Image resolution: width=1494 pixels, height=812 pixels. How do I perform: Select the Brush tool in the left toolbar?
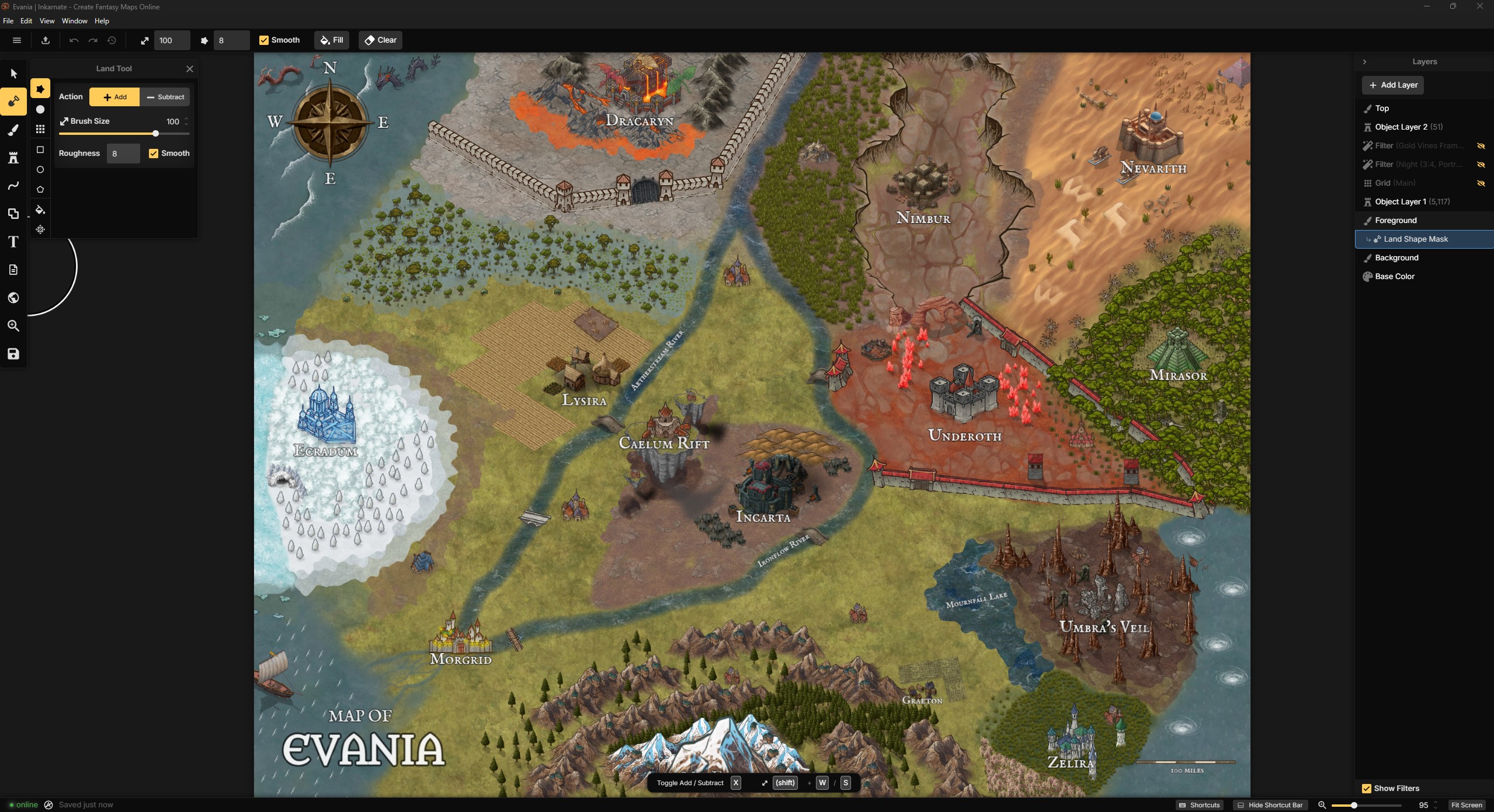coord(13,130)
